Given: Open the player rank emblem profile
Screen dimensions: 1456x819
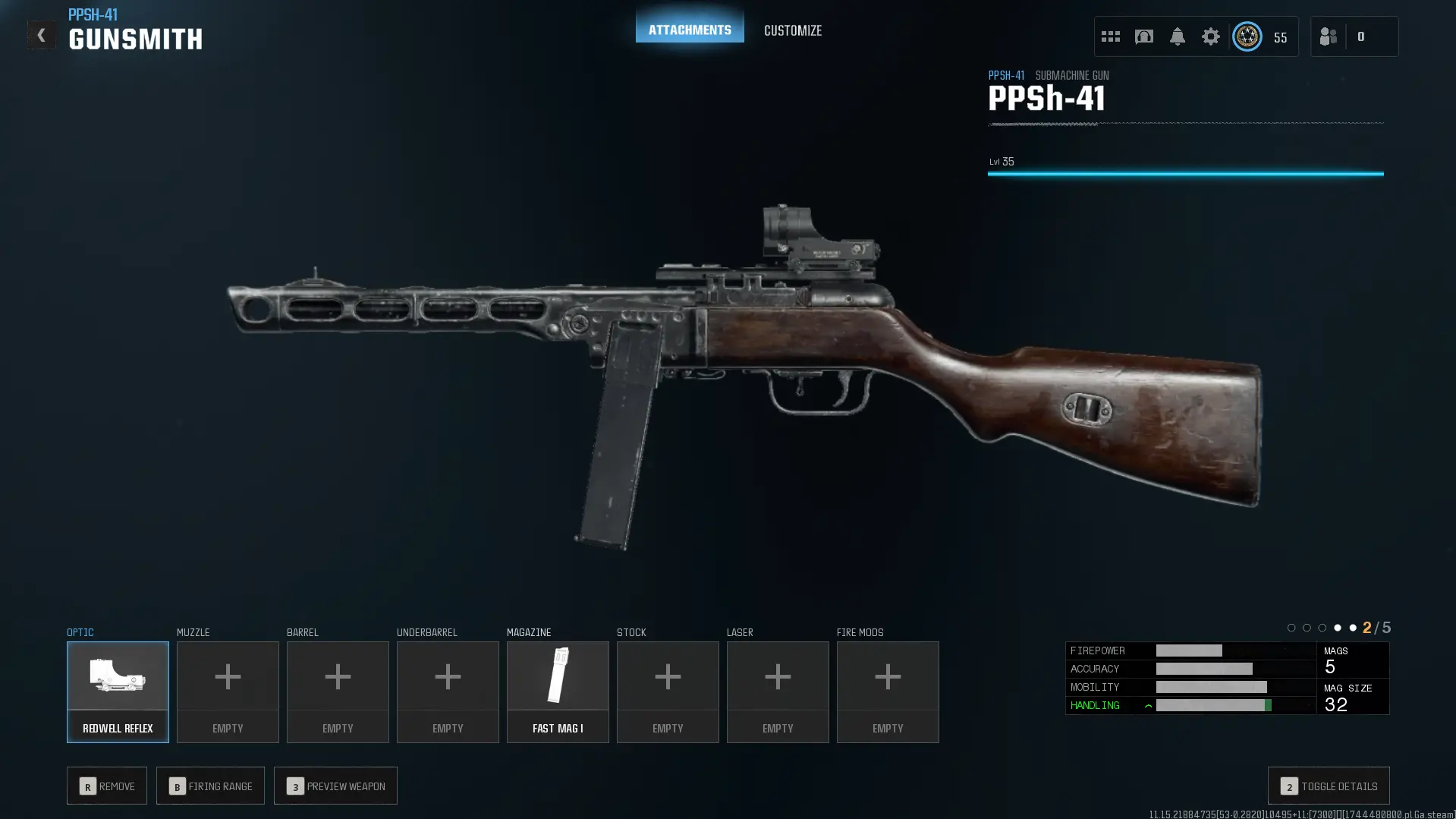Looking at the screenshot, I should pos(1247,36).
